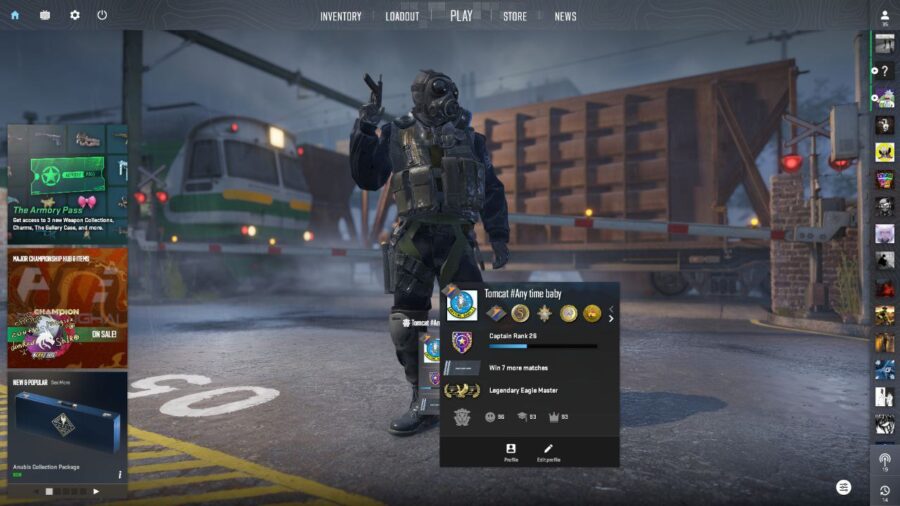
Task: Select the Play tab
Action: coord(461,16)
